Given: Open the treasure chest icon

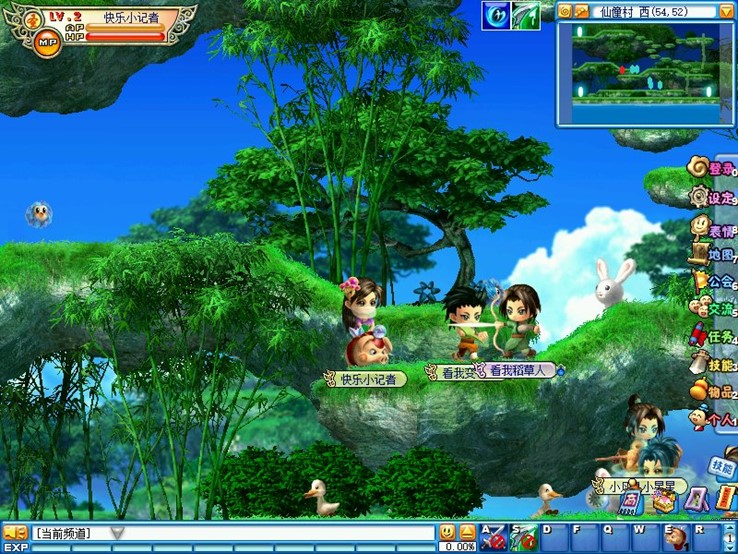Looking at the screenshot, I should (663, 502).
